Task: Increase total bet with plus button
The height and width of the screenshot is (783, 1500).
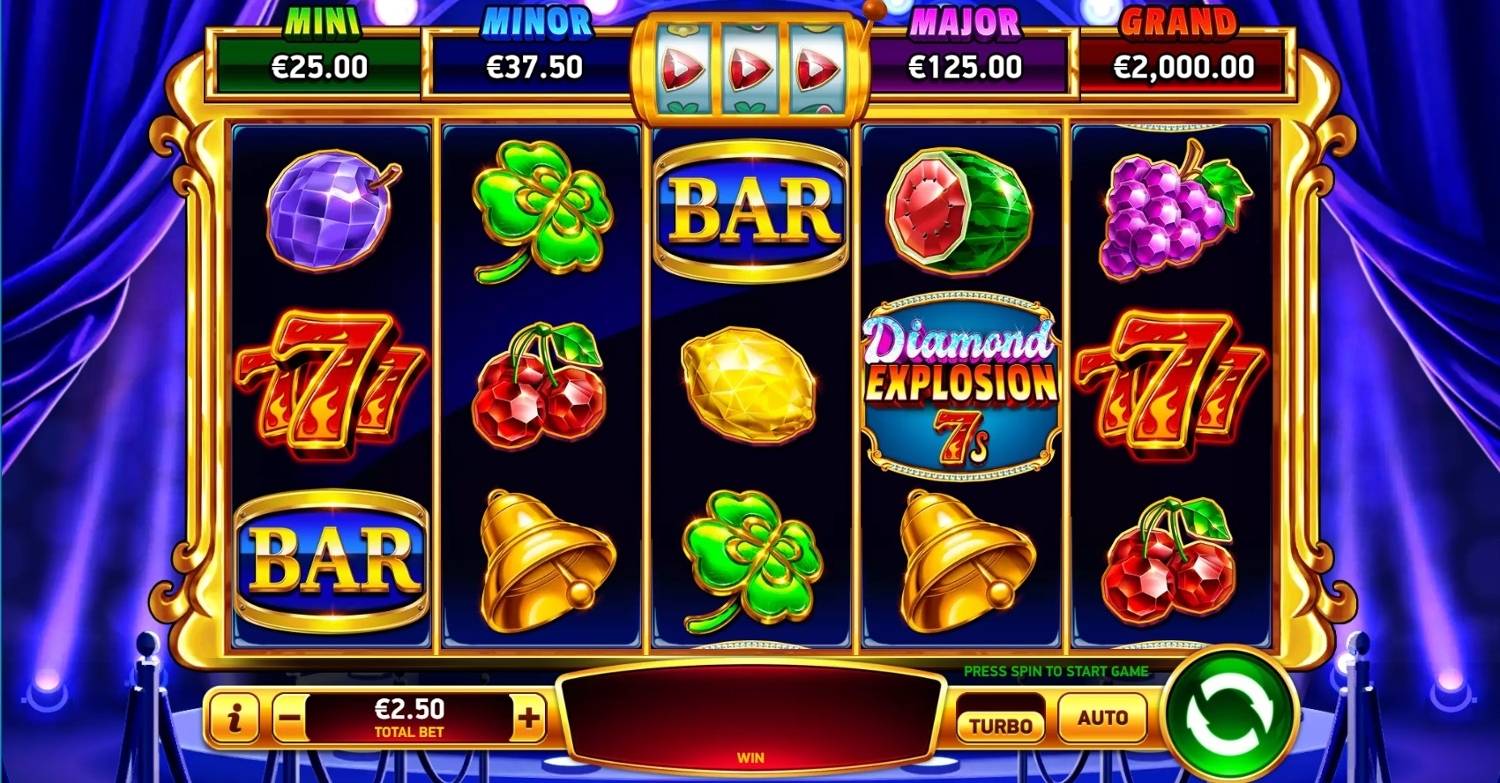Action: pyautogui.click(x=529, y=718)
